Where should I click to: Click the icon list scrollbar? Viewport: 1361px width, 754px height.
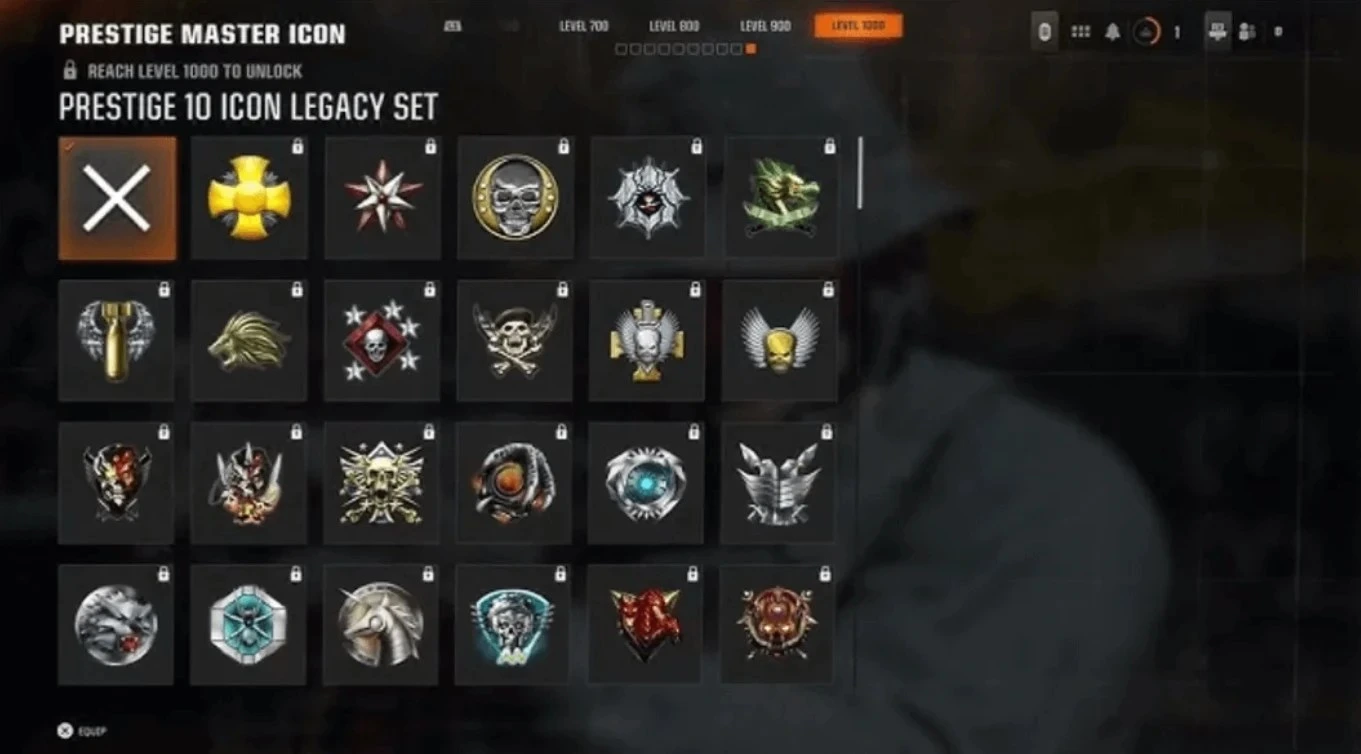pos(859,173)
